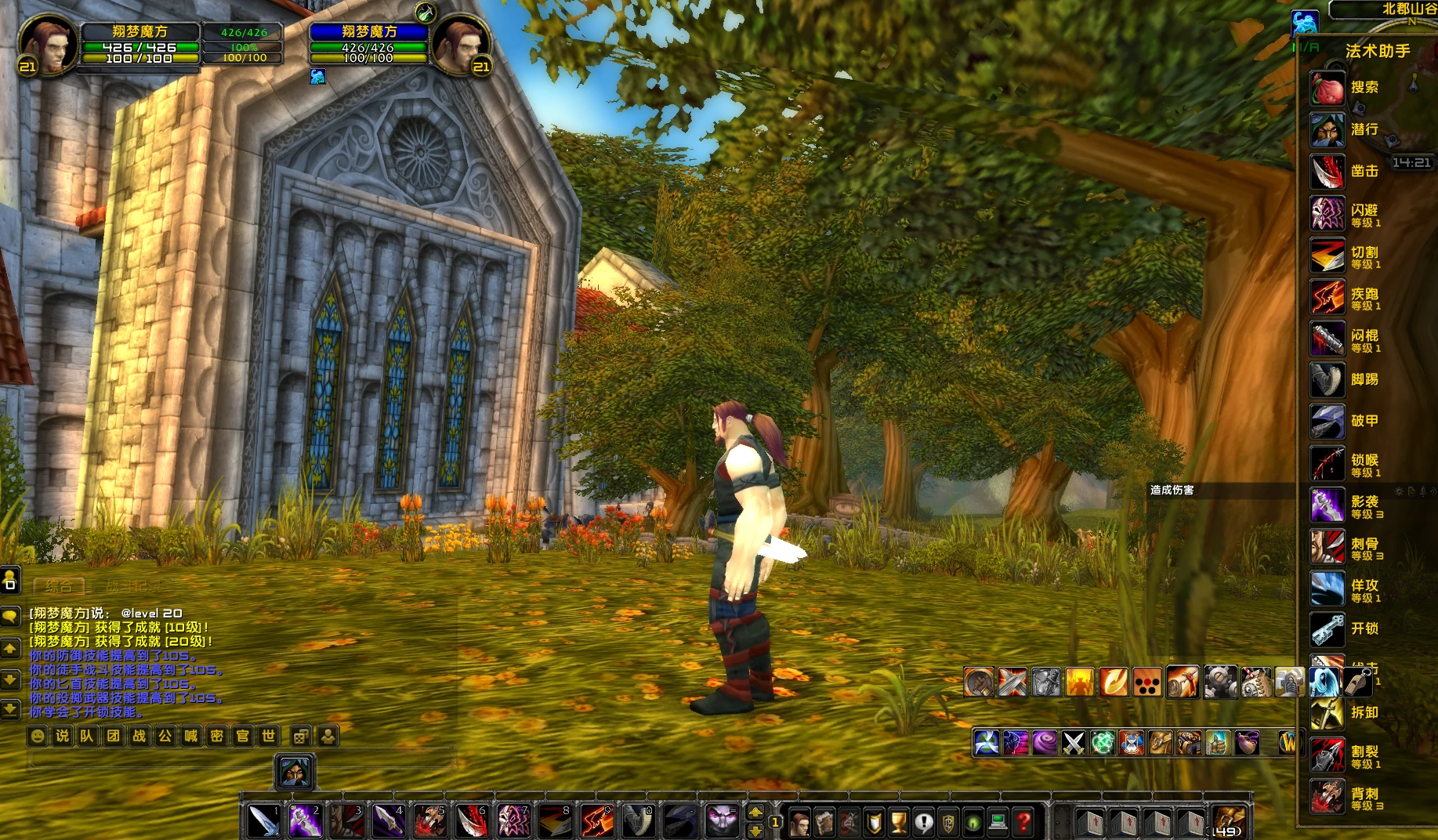Select the 潜行 (Stealth) spell in the assistant list
The width and height of the screenshot is (1438, 840).
[1328, 129]
